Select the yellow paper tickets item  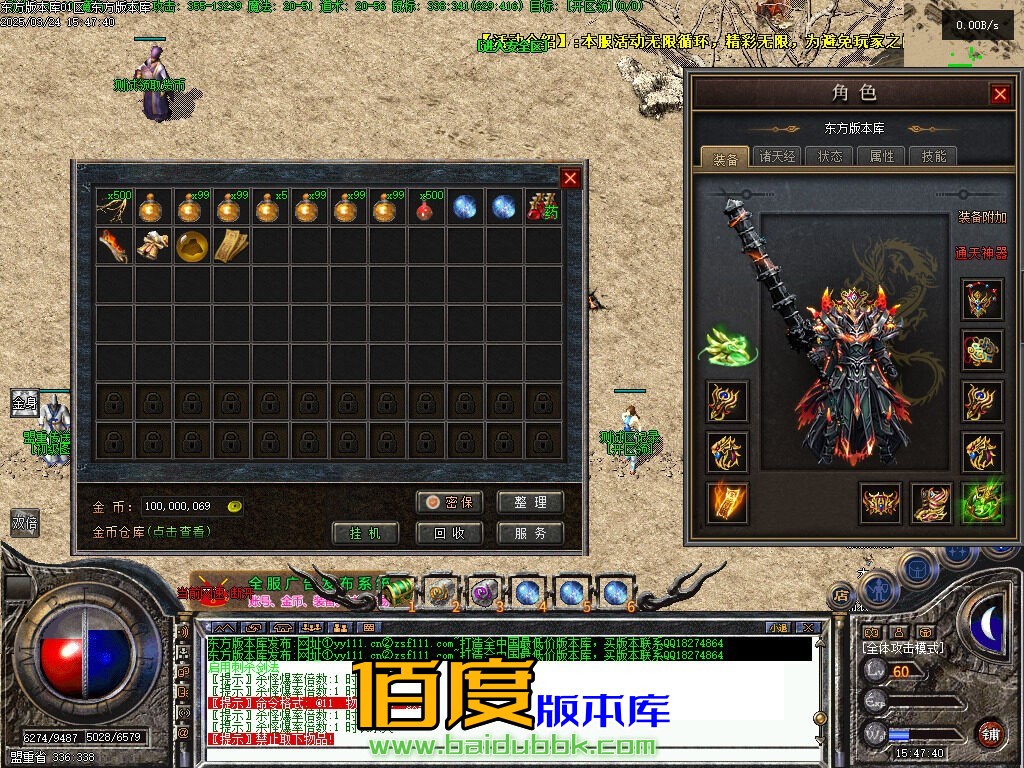point(231,246)
